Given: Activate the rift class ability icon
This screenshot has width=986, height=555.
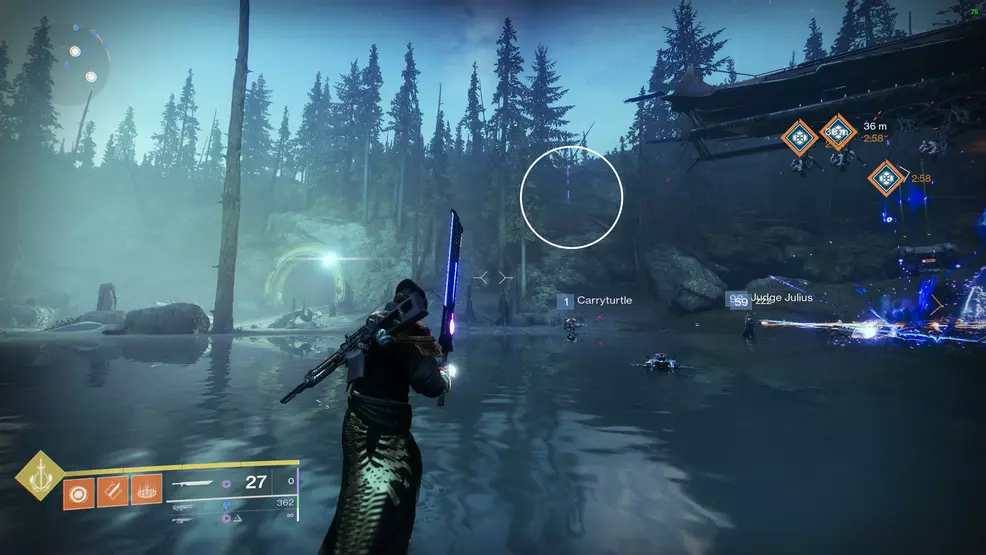Looking at the screenshot, I should pyautogui.click(x=147, y=492).
